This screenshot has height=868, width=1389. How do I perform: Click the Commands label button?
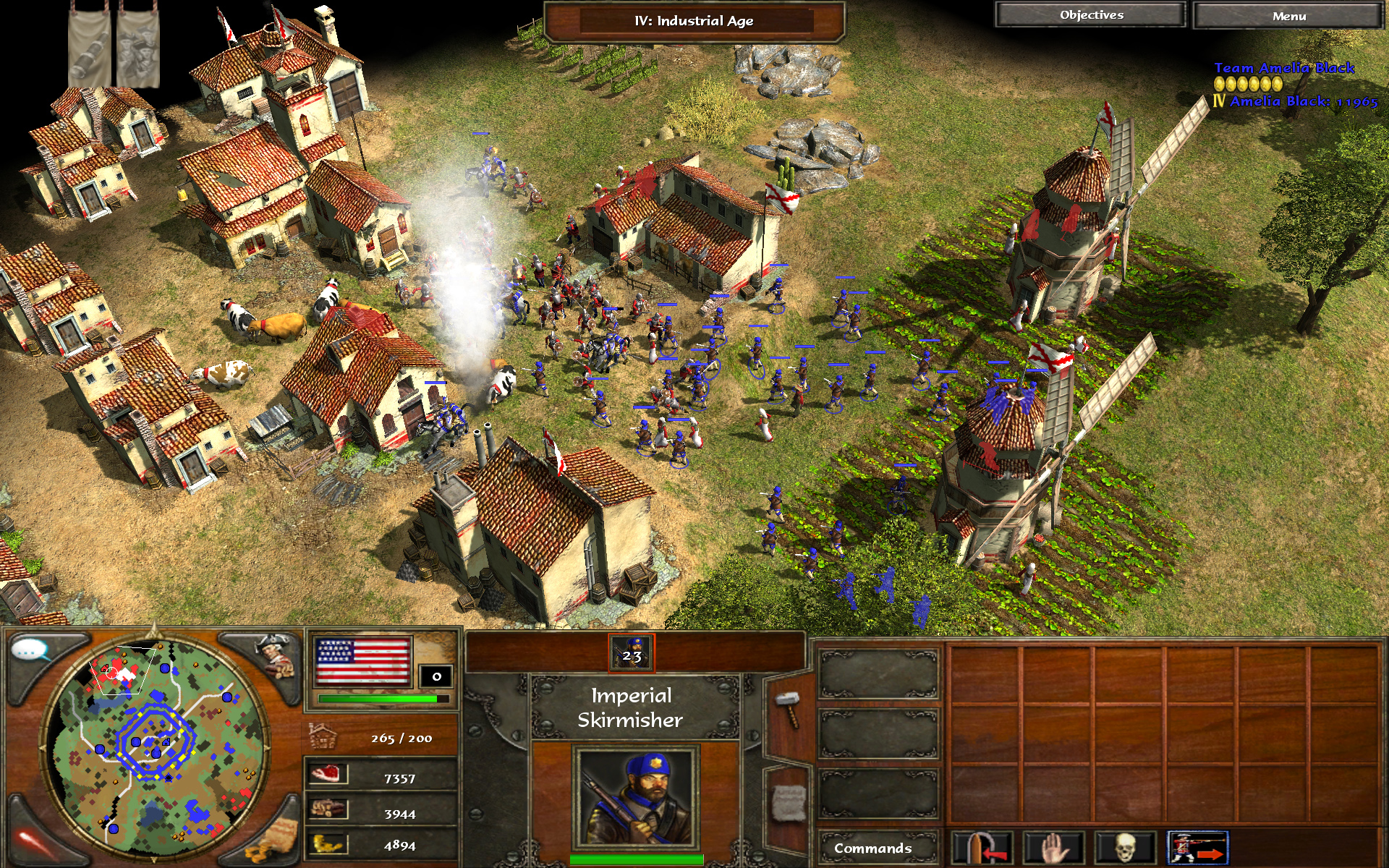coord(872,848)
